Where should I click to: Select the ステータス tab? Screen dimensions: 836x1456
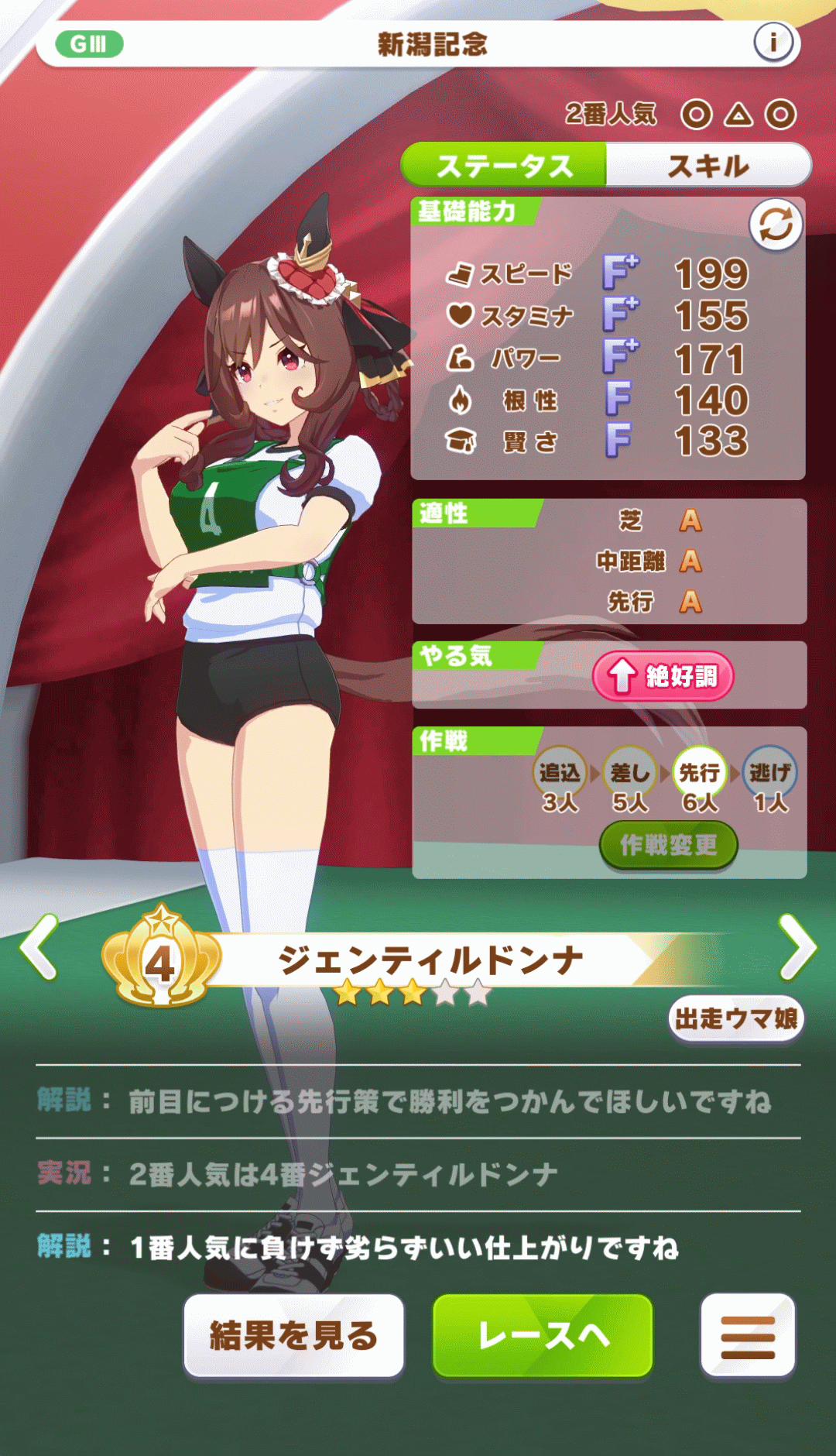(504, 166)
